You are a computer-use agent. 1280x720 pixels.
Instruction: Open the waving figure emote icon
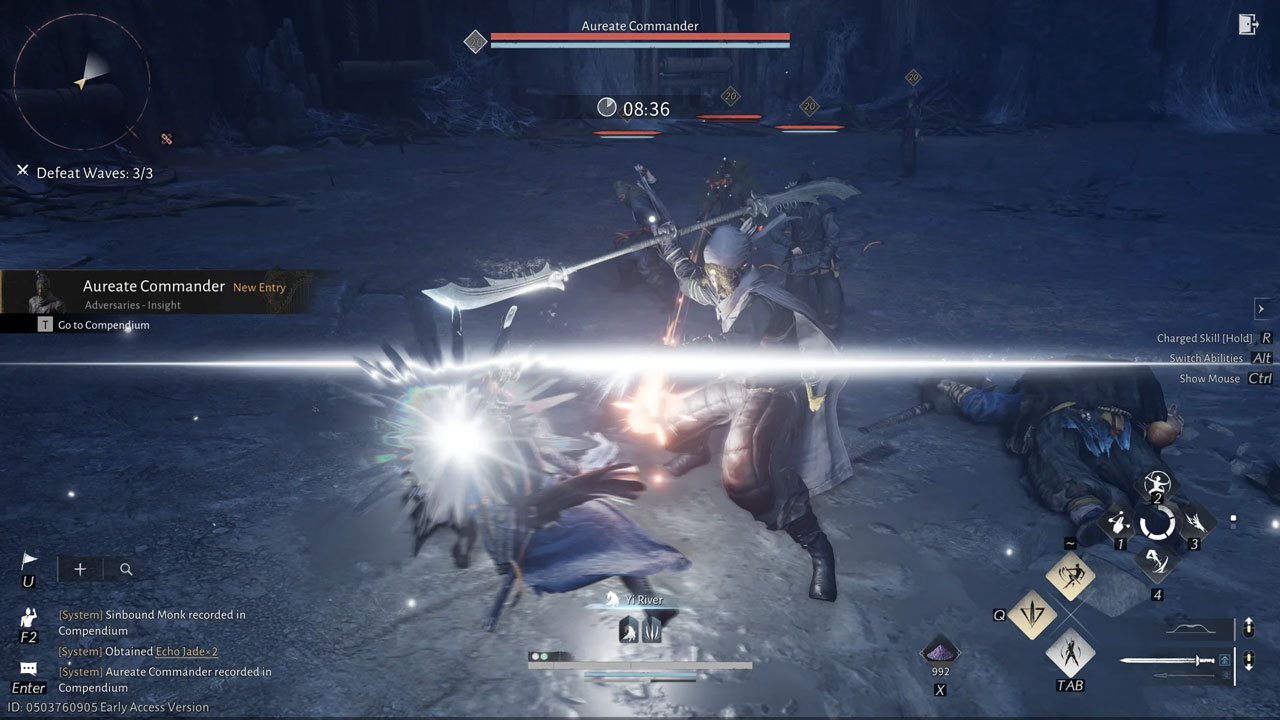pos(28,617)
